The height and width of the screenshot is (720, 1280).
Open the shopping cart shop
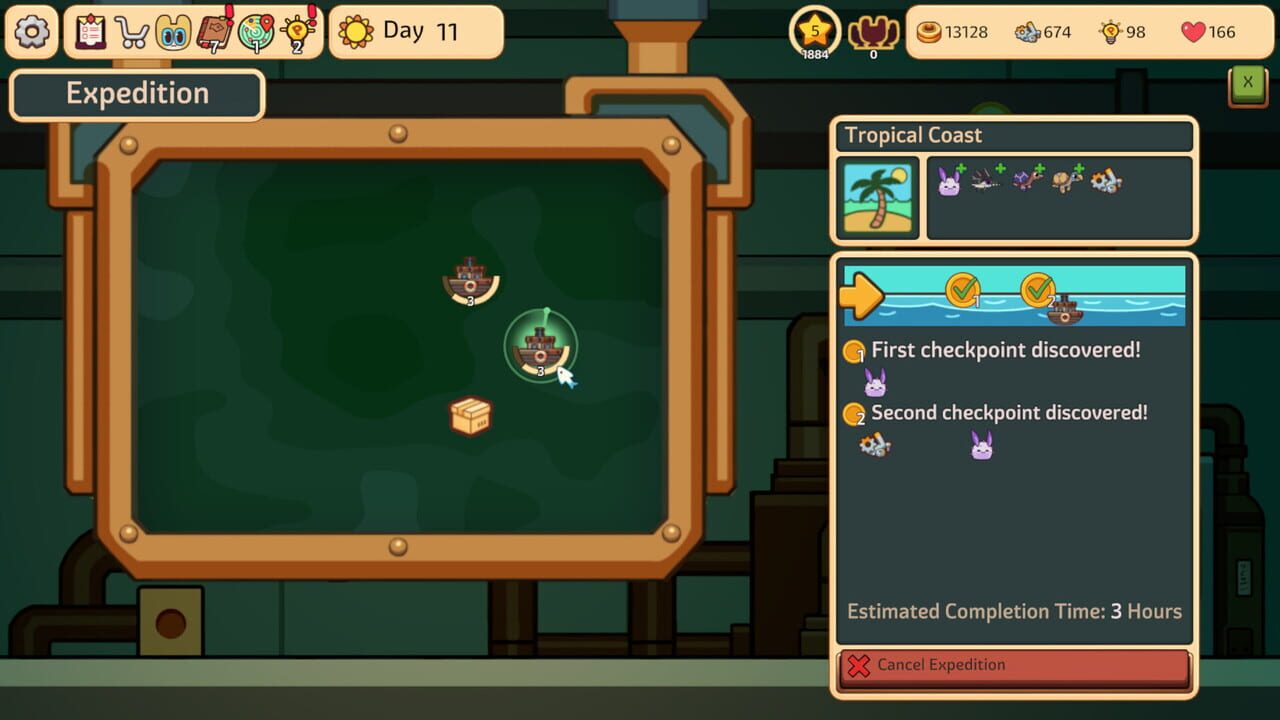pyautogui.click(x=130, y=31)
